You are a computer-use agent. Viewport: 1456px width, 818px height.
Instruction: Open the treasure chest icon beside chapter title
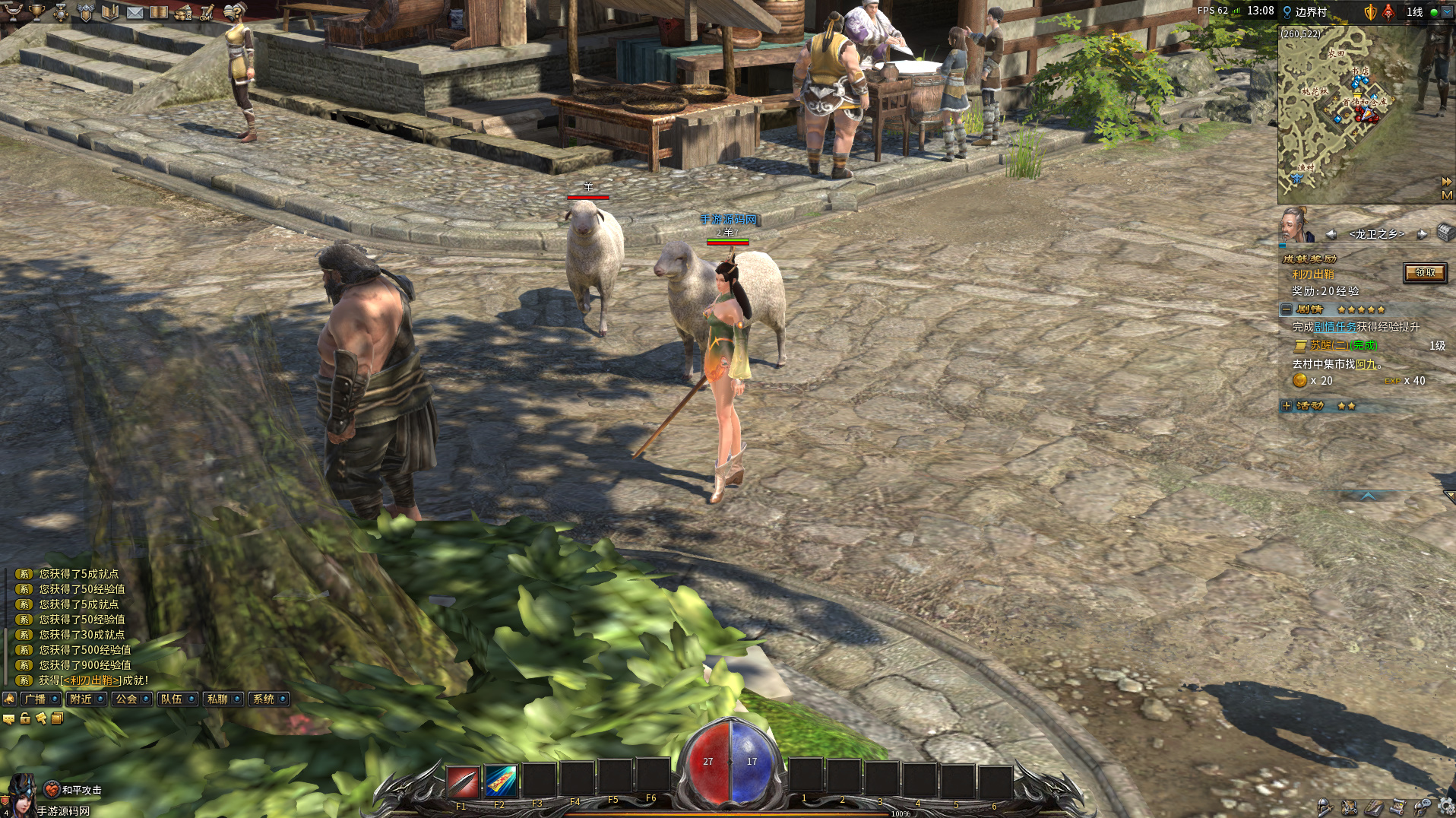[x=1445, y=233]
